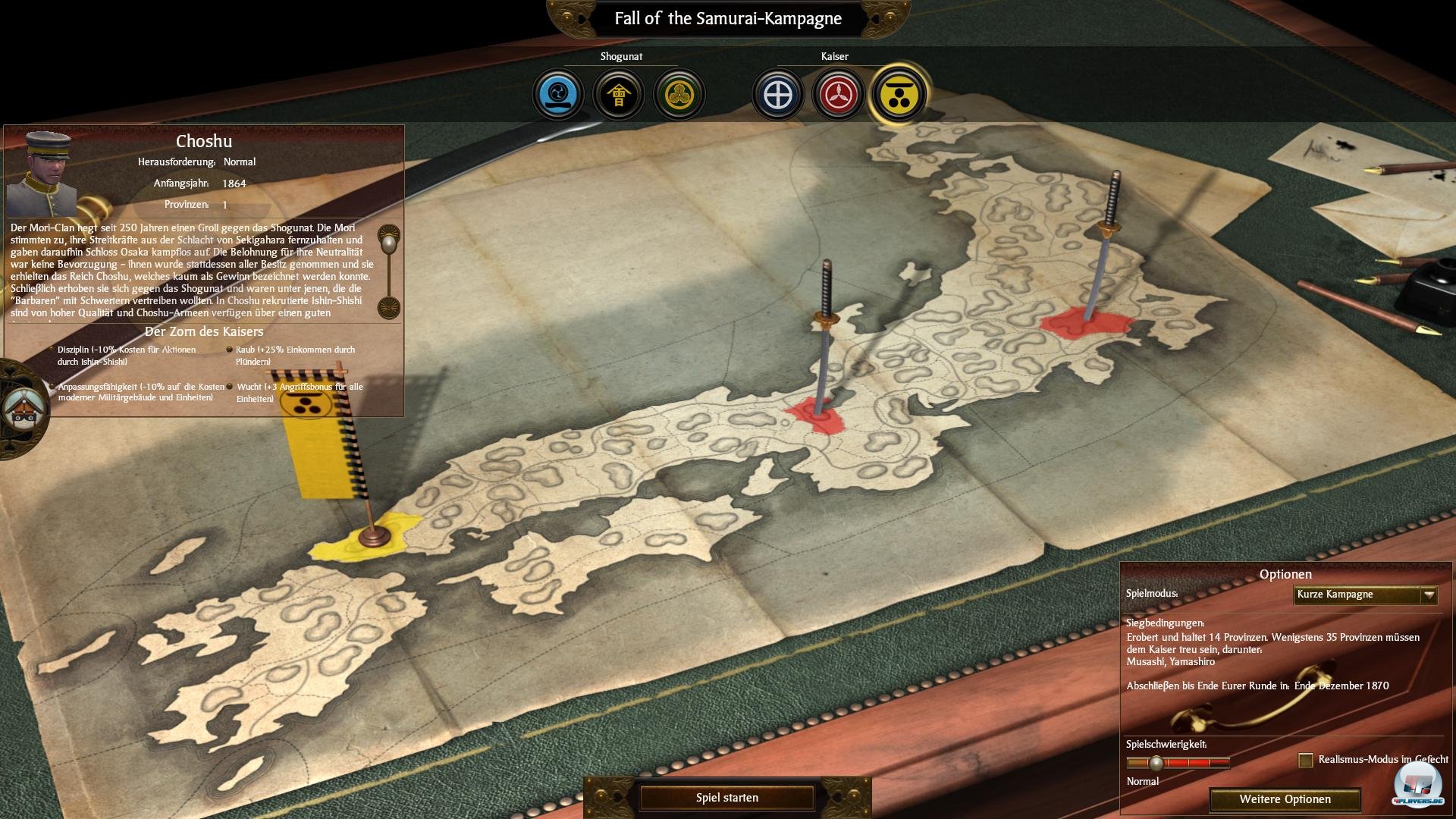The image size is (1456, 819).
Task: Start the campaign with Spiel starten
Action: pos(726,798)
